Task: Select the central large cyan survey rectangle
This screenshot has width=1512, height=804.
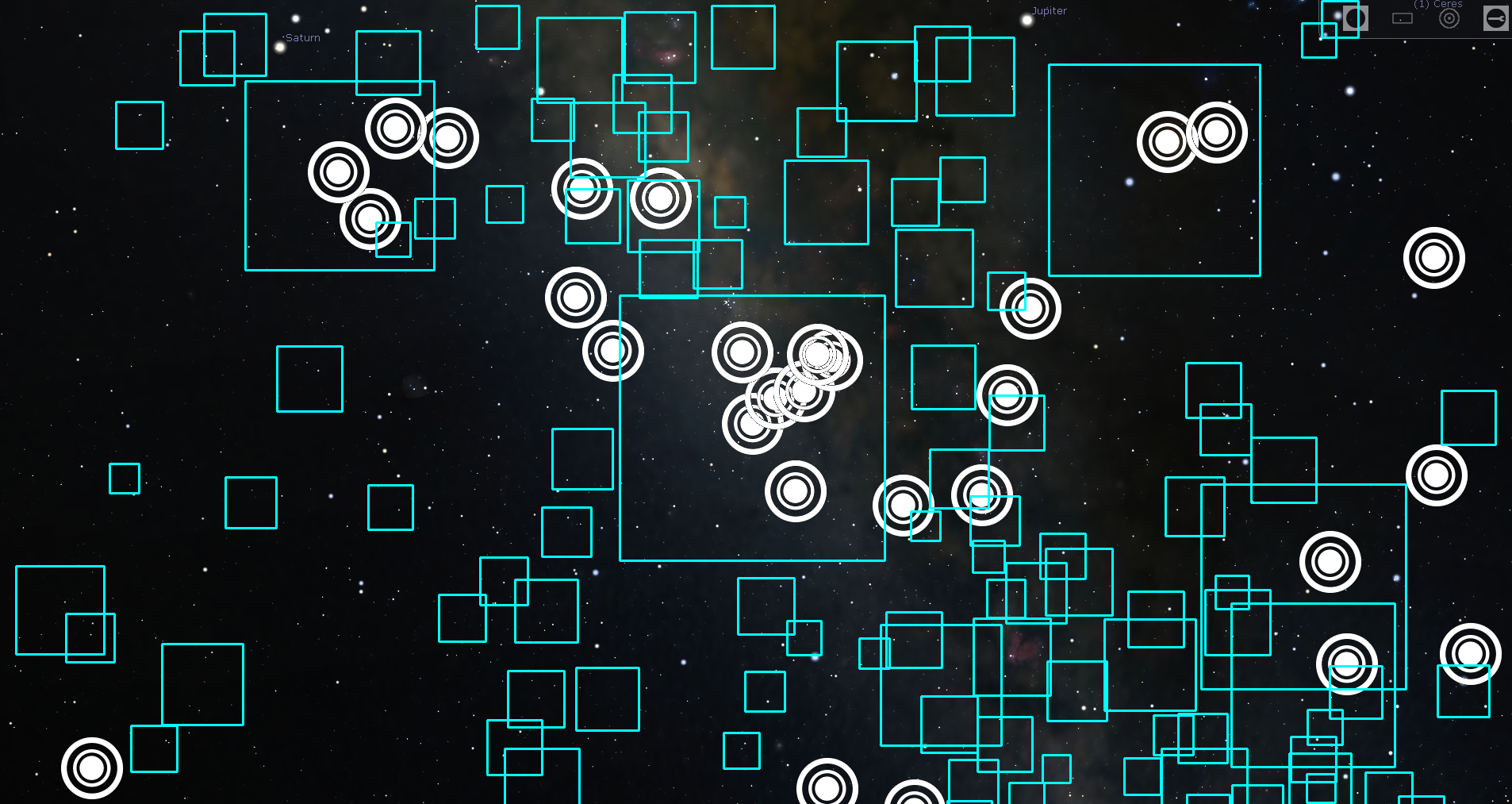Action: pos(752,429)
